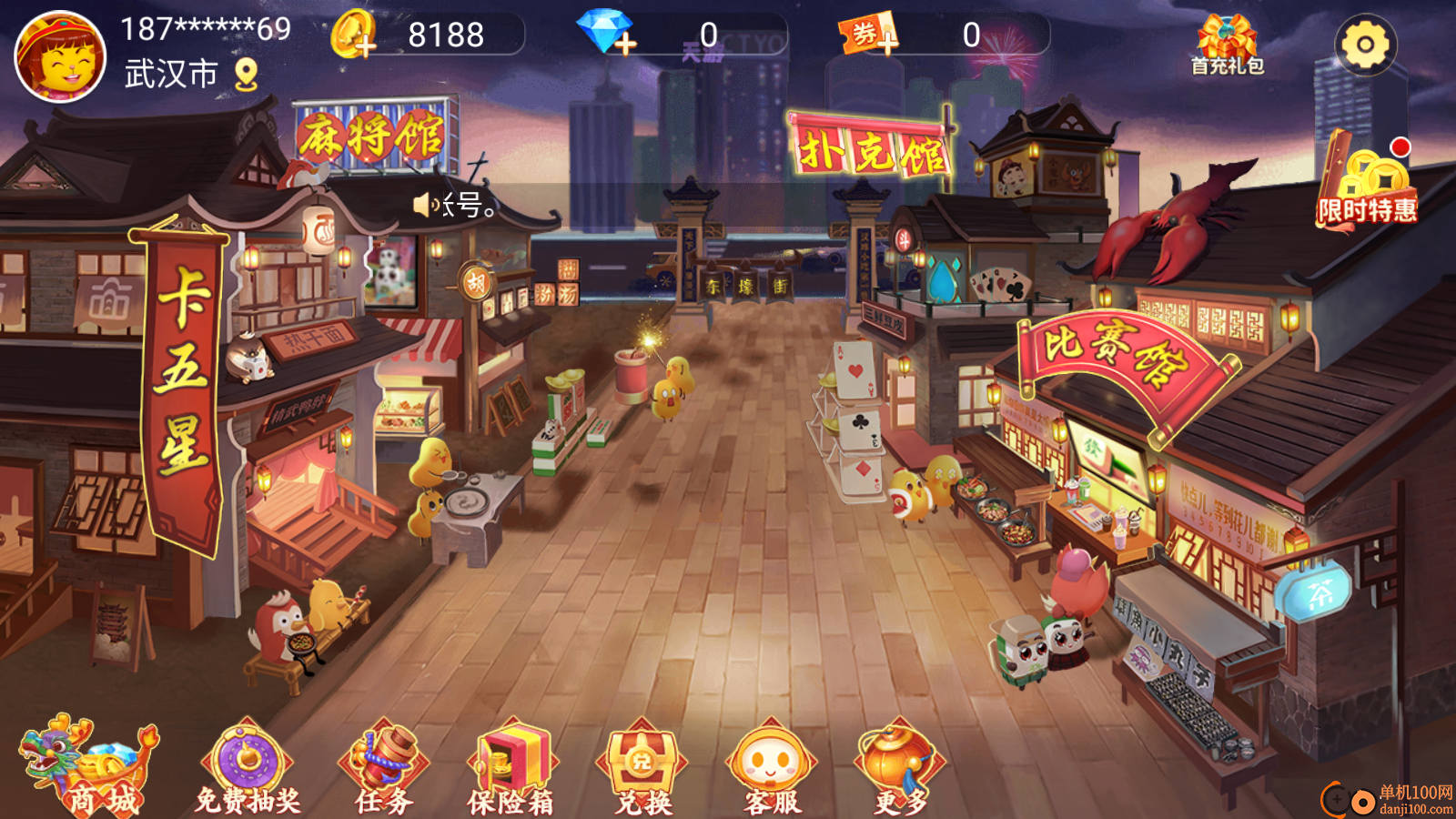
Task: Change location via the 武汉市 pin
Action: 246,75
